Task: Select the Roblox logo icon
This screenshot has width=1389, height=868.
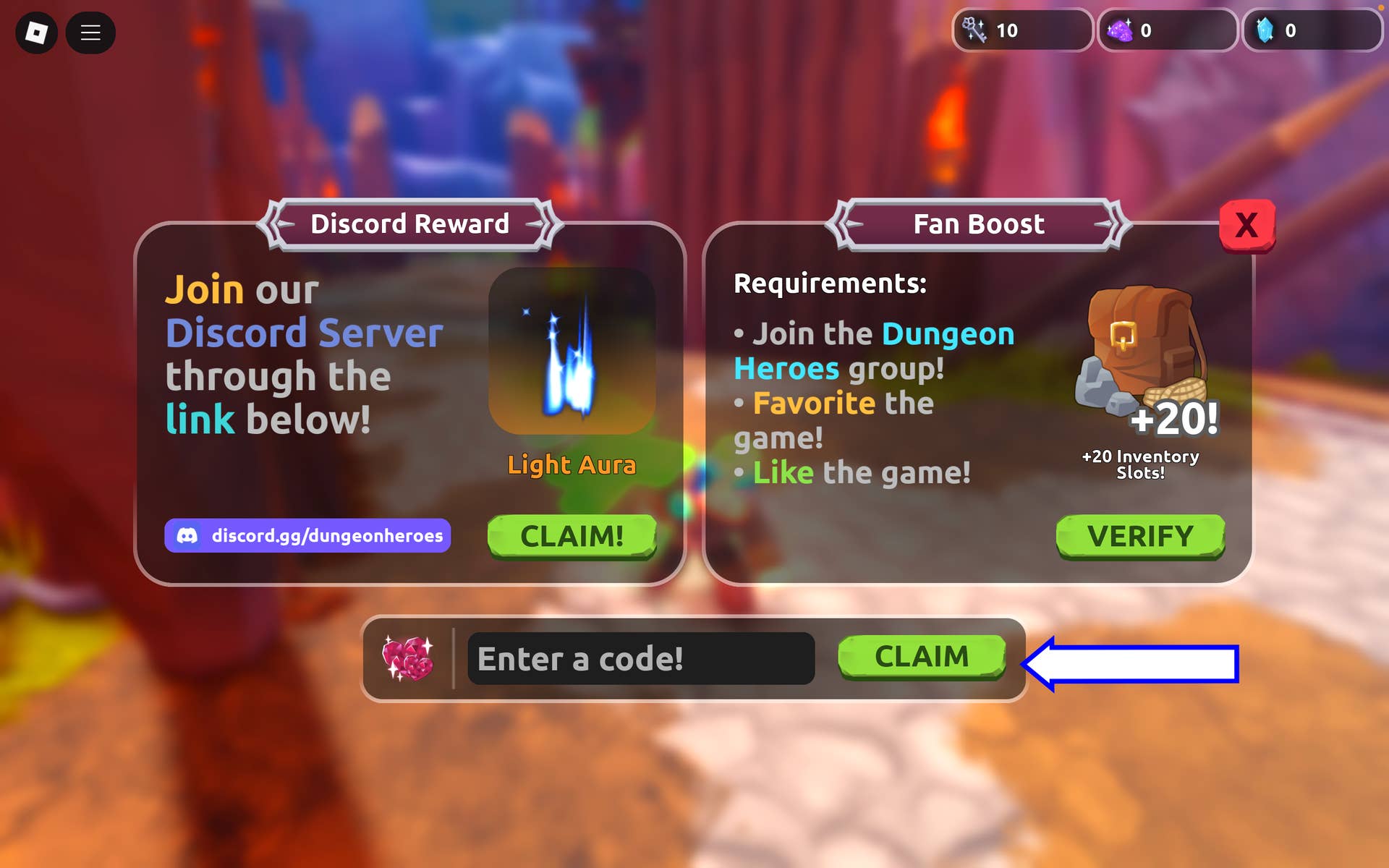Action: point(36,33)
